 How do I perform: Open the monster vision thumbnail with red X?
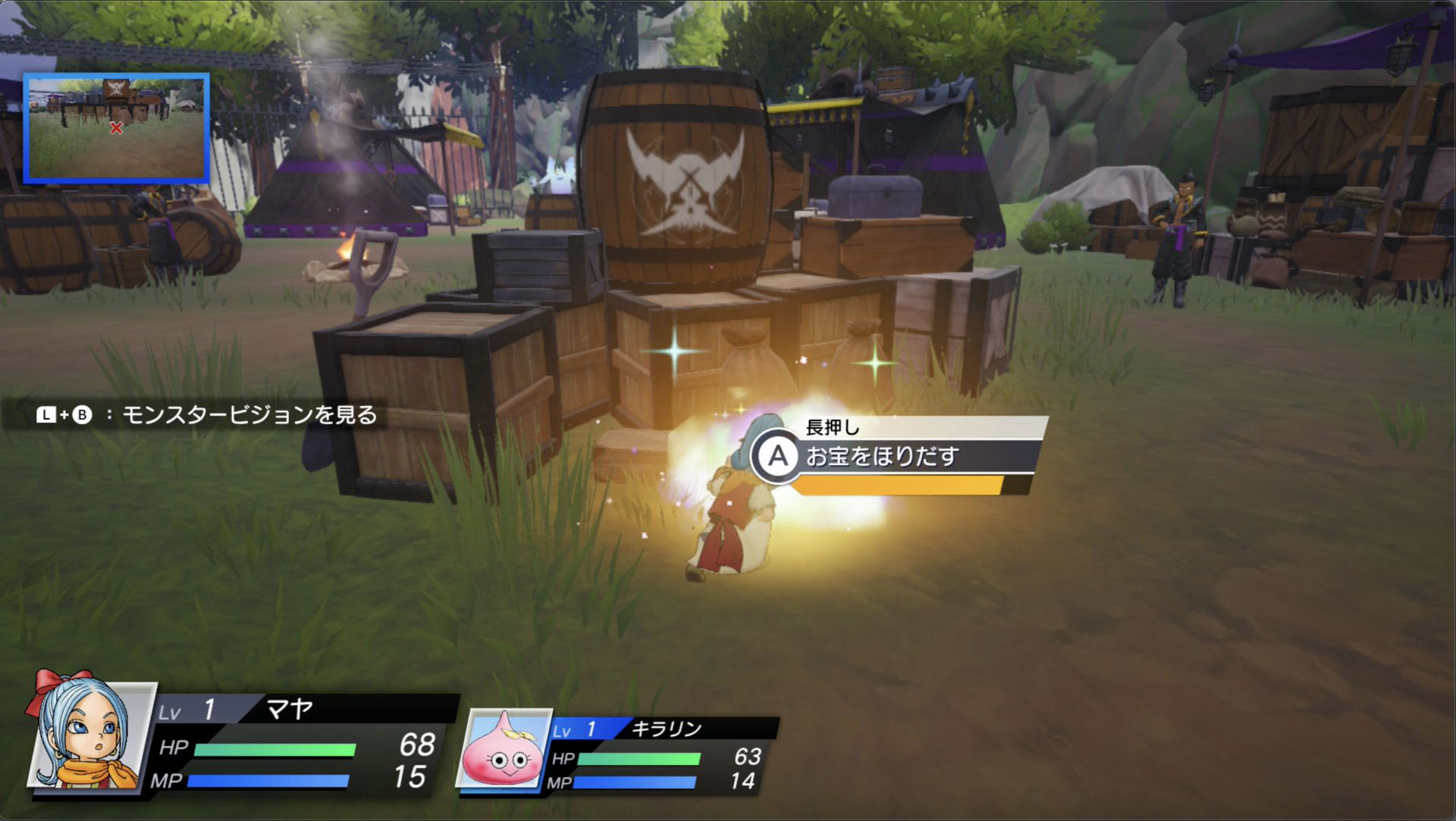point(116,128)
